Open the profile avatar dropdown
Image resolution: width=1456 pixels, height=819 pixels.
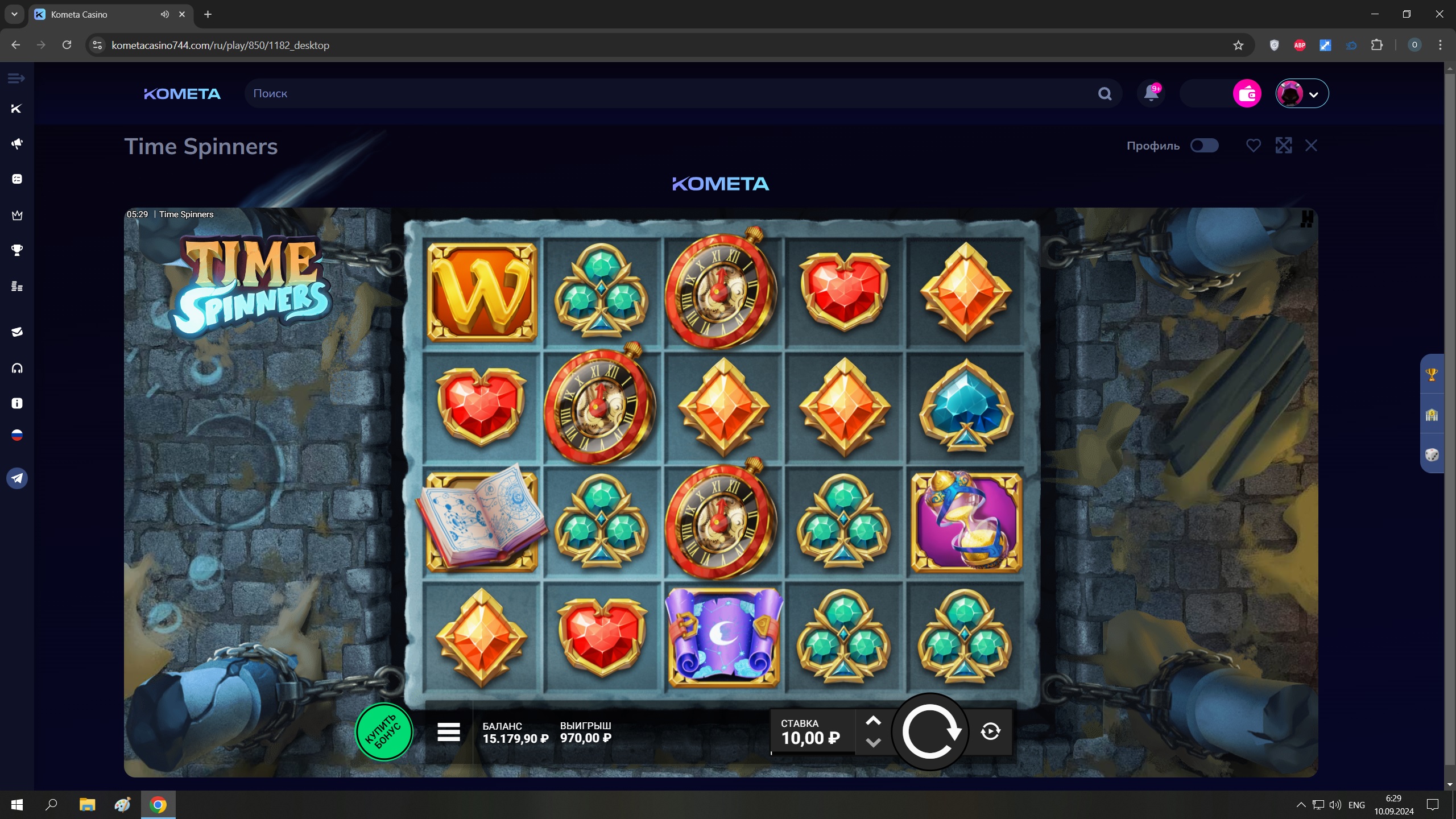(1302, 93)
